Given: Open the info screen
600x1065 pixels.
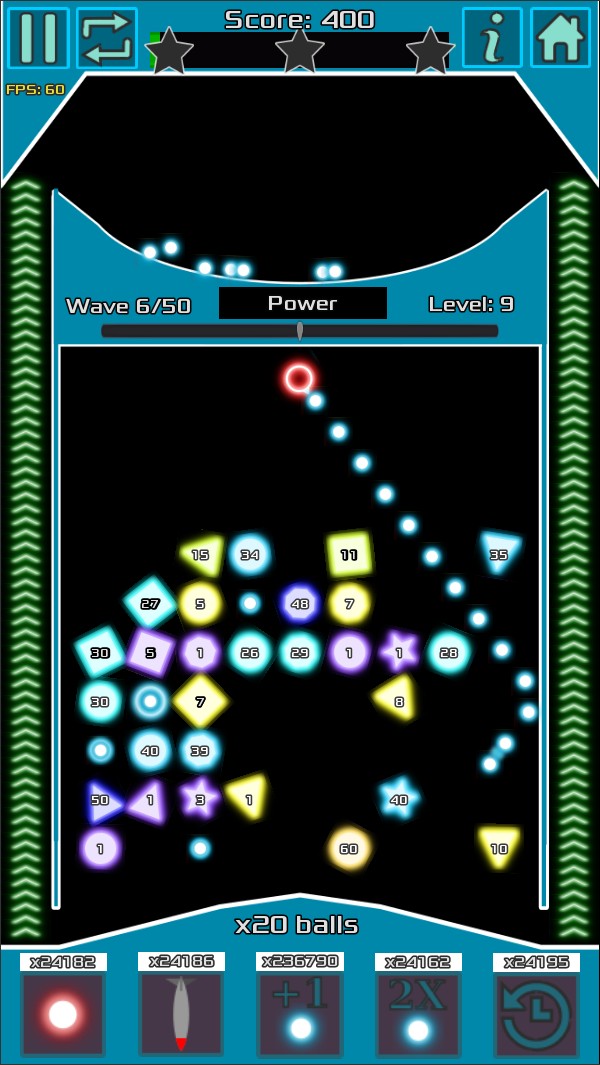Looking at the screenshot, I should pos(492,38).
